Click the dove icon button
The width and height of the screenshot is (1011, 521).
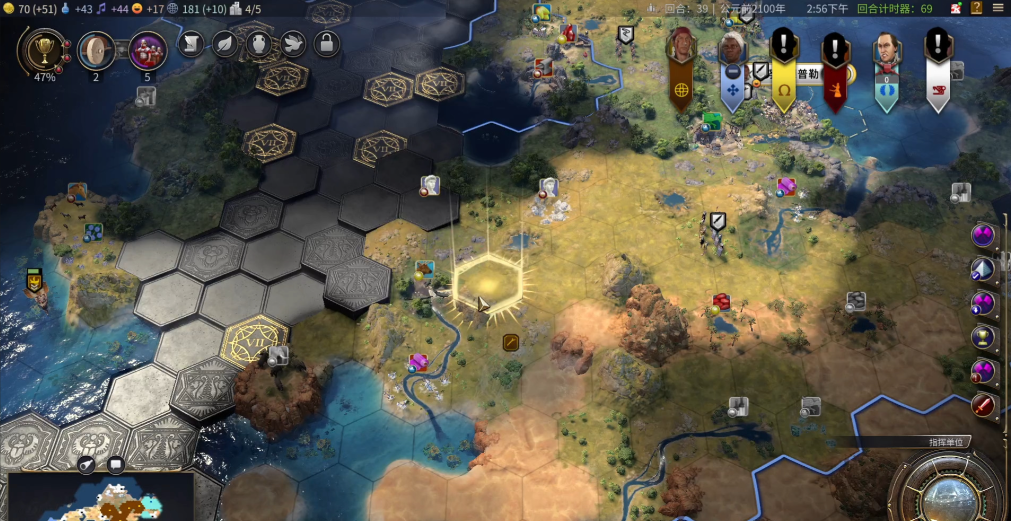pyautogui.click(x=292, y=44)
